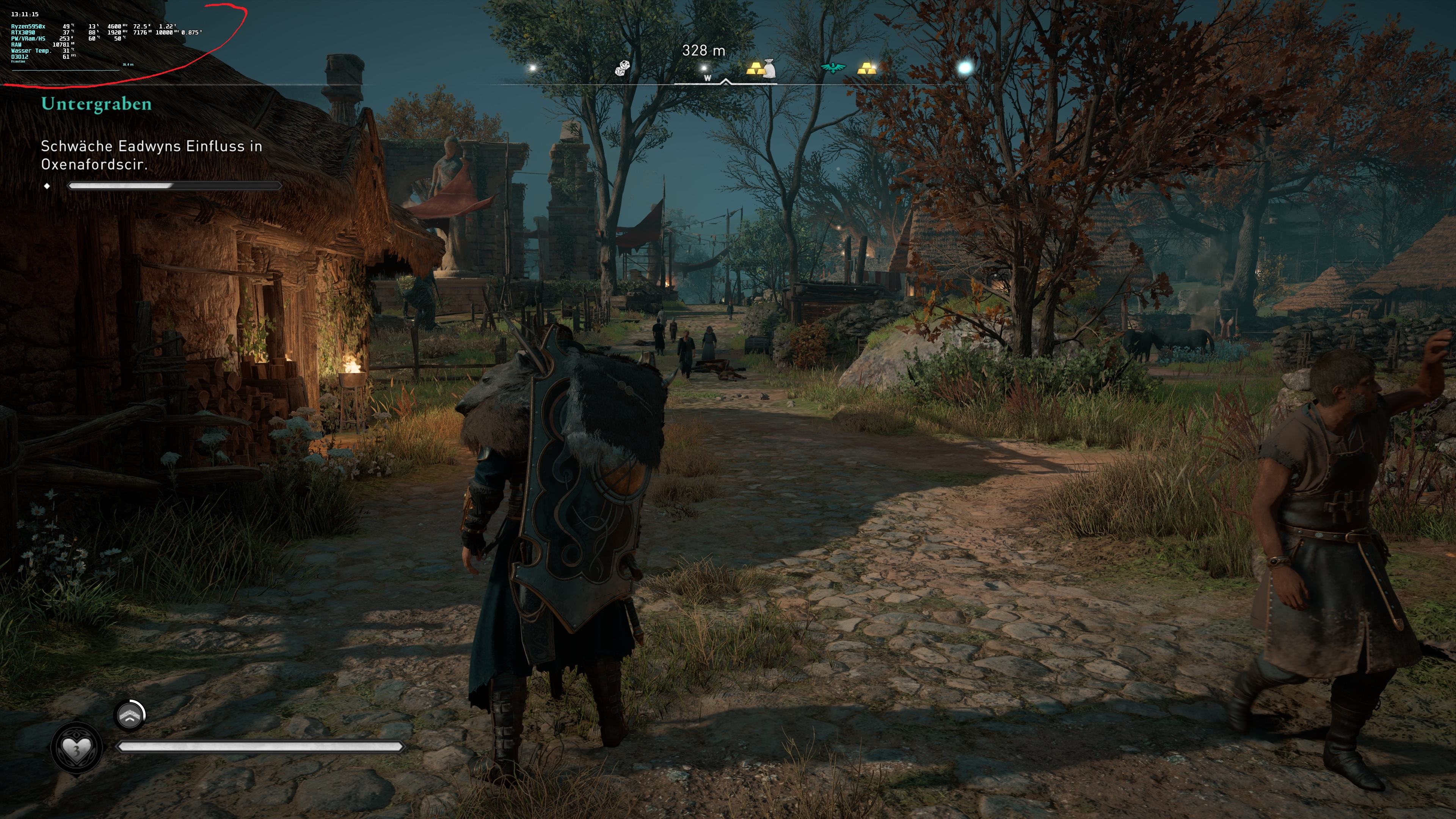
Task: Click the gold bars with sack marker
Action: point(761,69)
